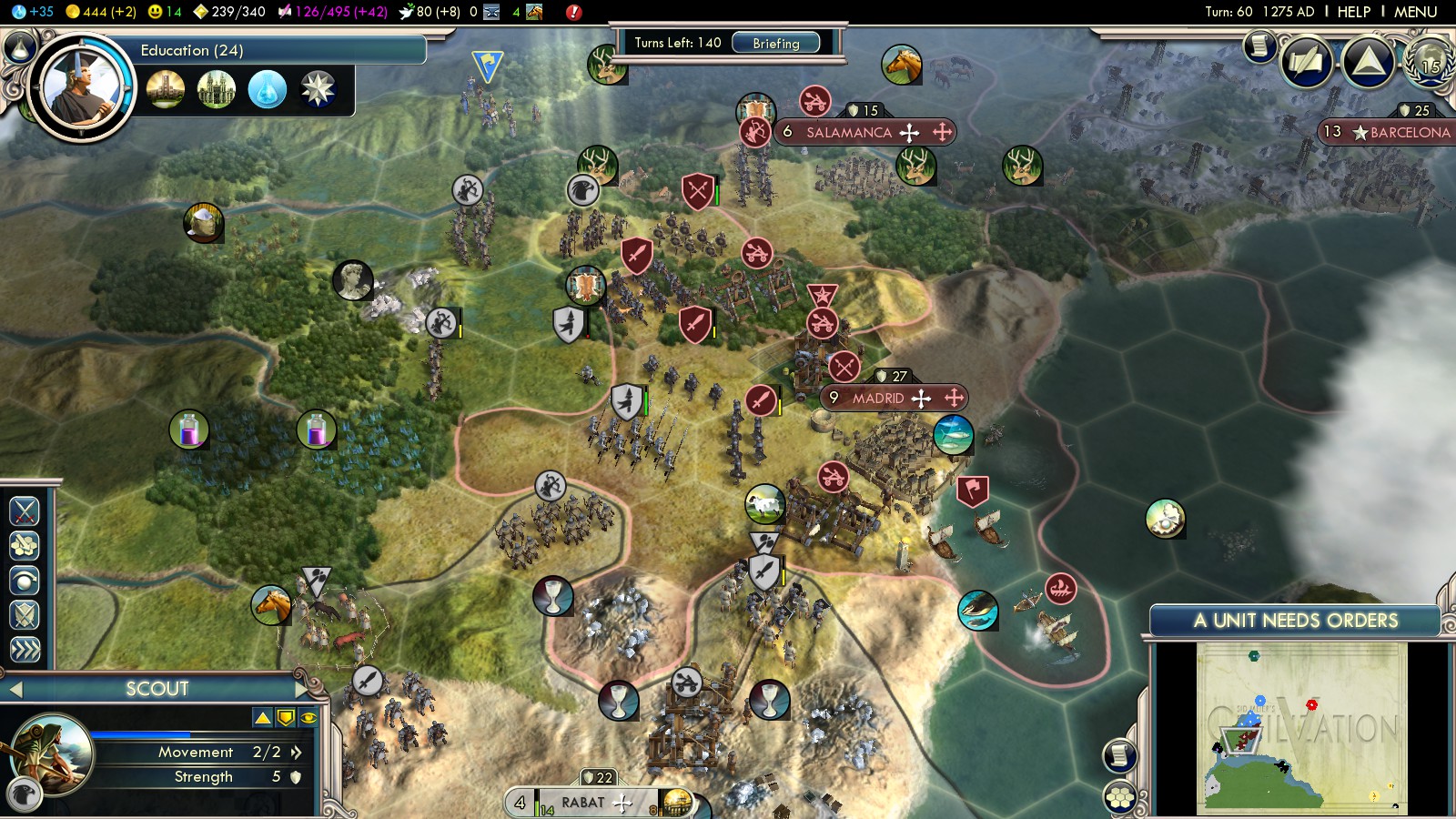The image size is (1456, 819).
Task: Open the Education research panel
Action: click(x=273, y=50)
